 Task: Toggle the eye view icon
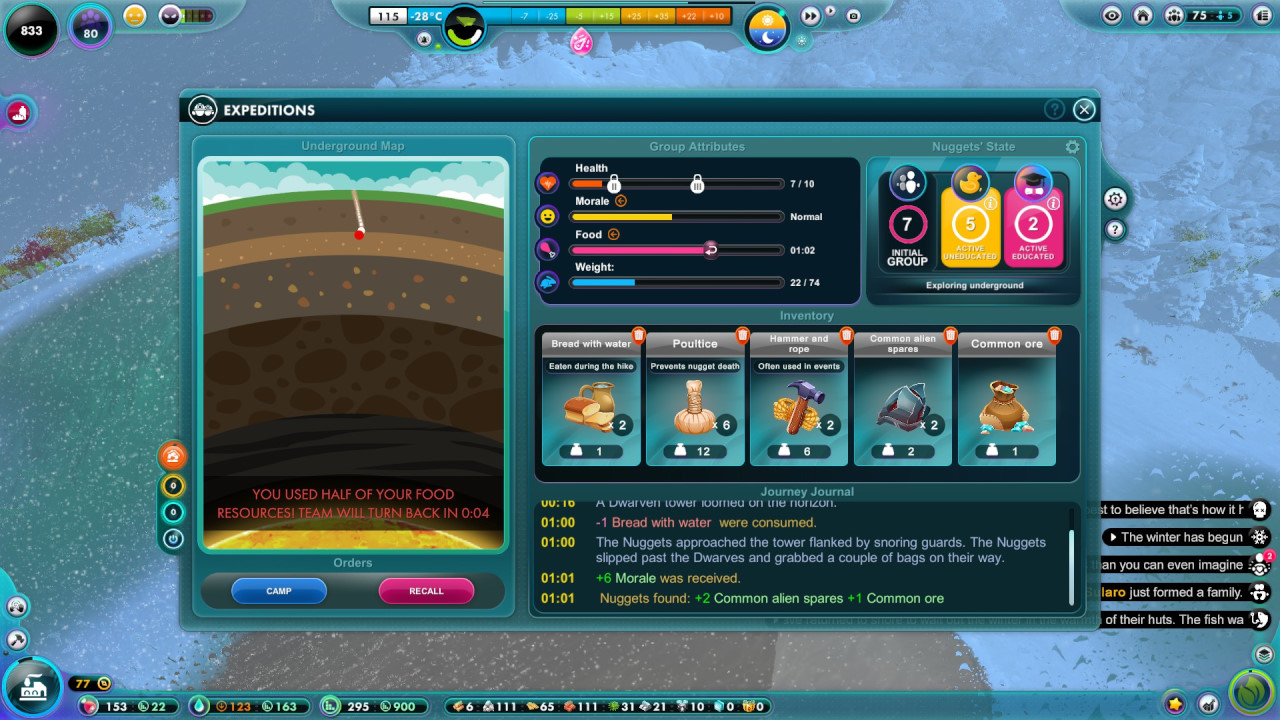tap(1112, 15)
